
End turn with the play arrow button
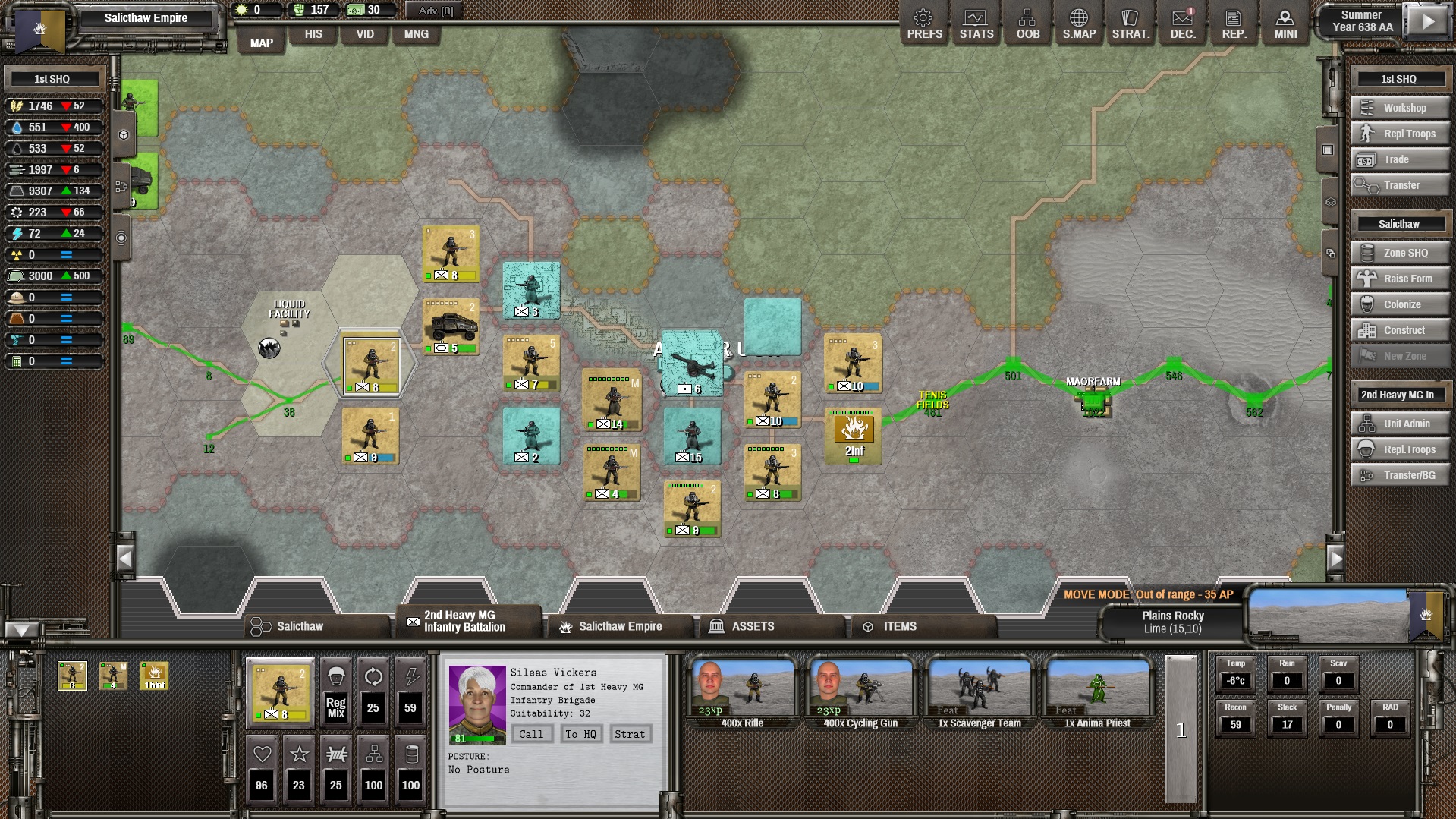[x=1428, y=22]
